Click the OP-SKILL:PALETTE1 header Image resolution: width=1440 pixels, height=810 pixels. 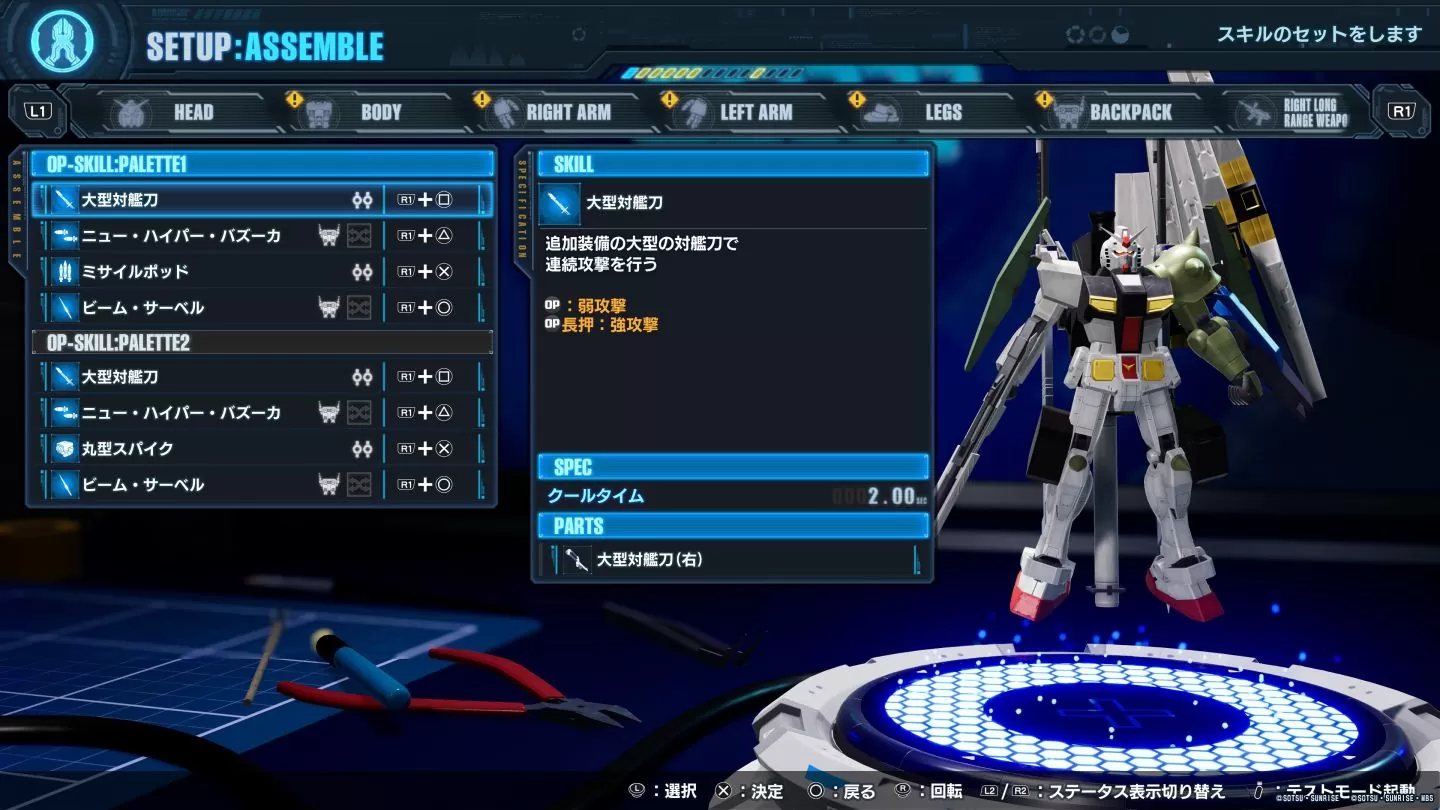(x=262, y=164)
